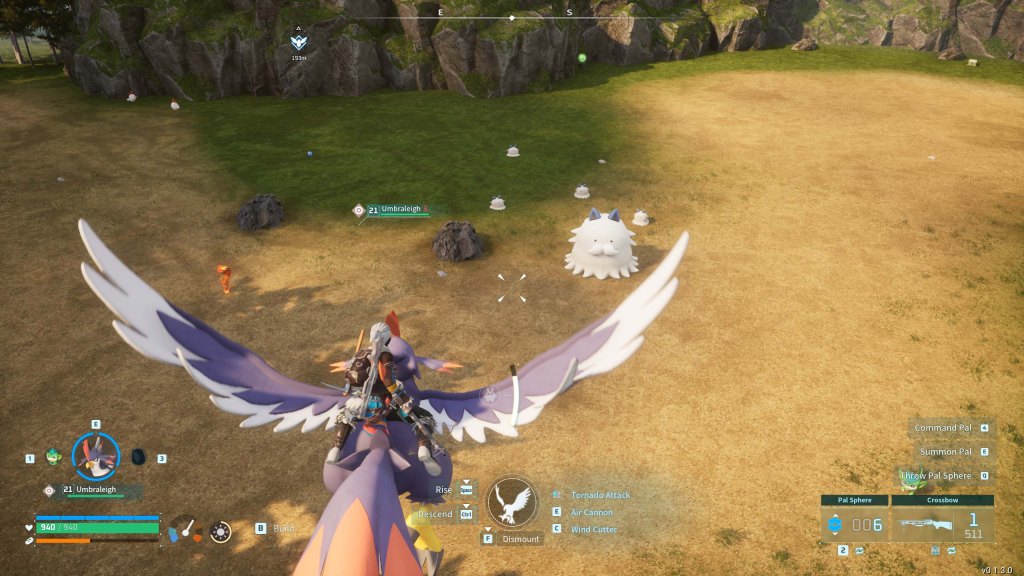
Task: Select the 193m waypoint marker
Action: point(299,42)
